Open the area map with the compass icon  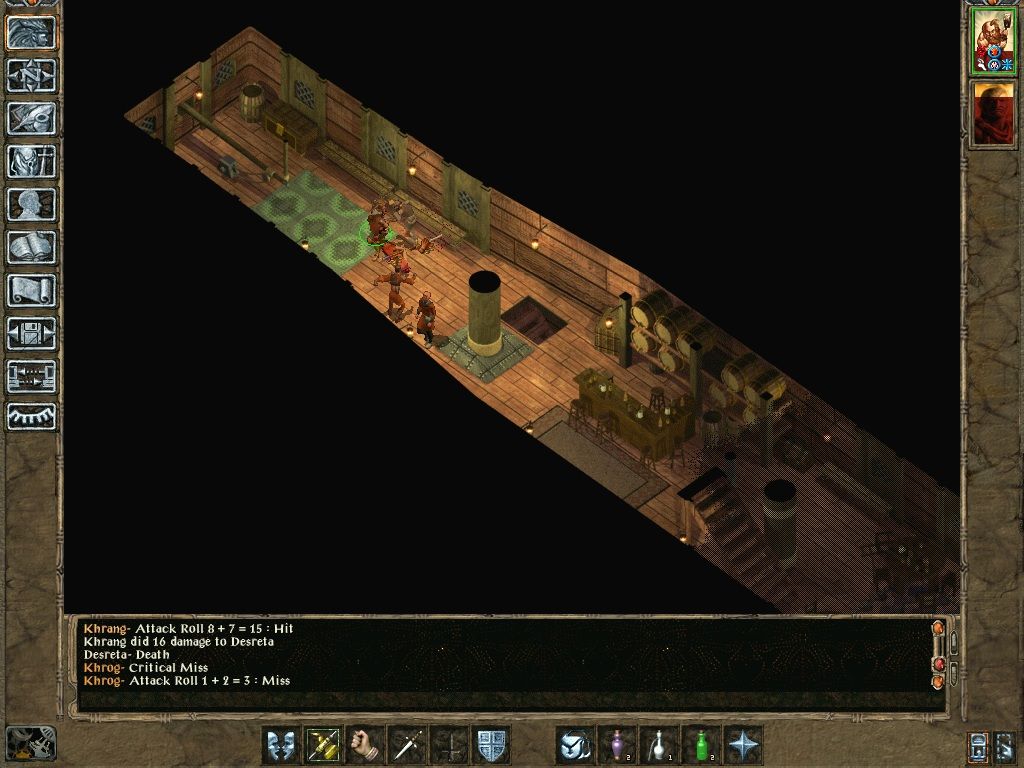[32, 75]
